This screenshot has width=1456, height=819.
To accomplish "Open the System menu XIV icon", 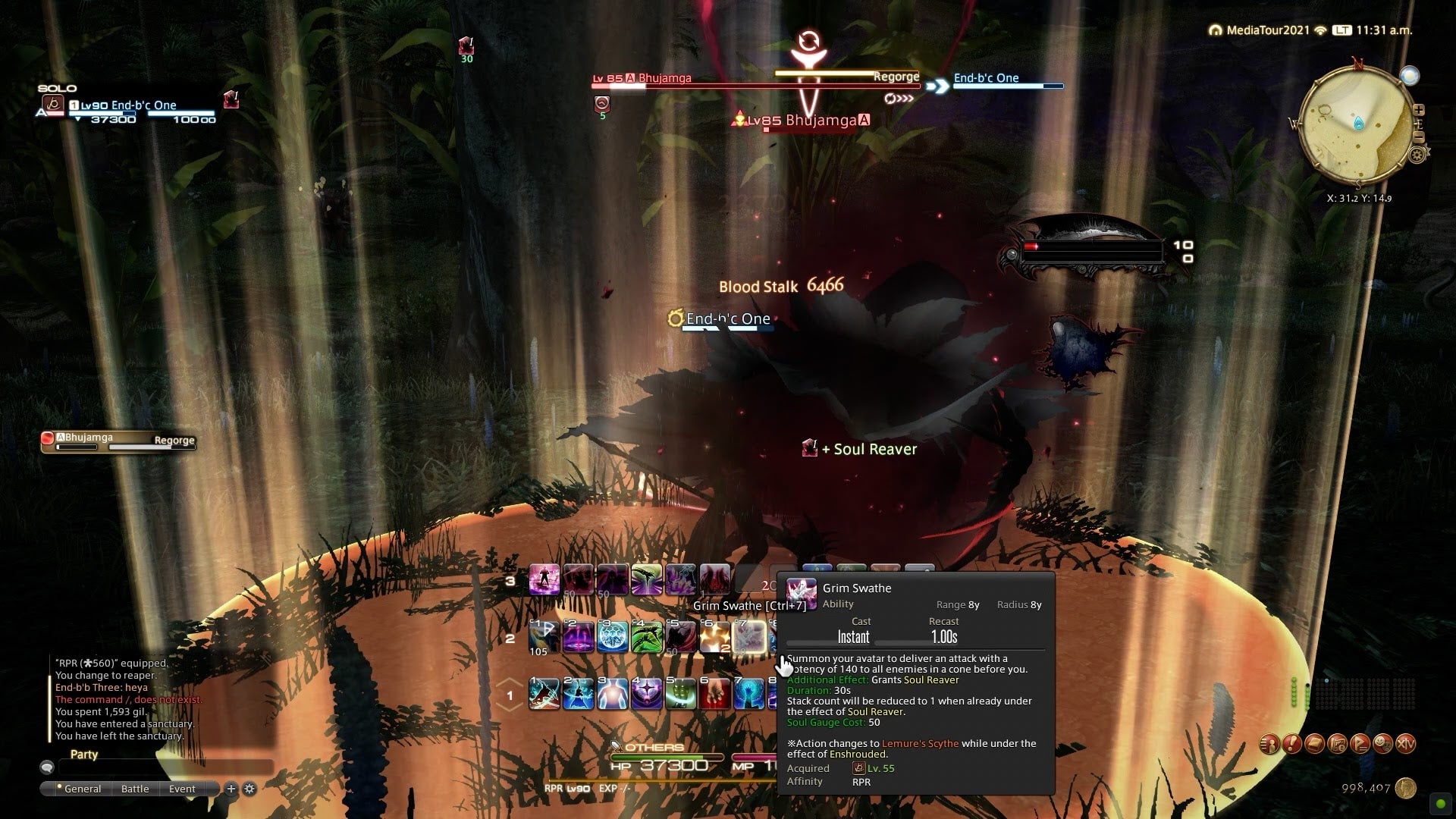I will pyautogui.click(x=1406, y=744).
